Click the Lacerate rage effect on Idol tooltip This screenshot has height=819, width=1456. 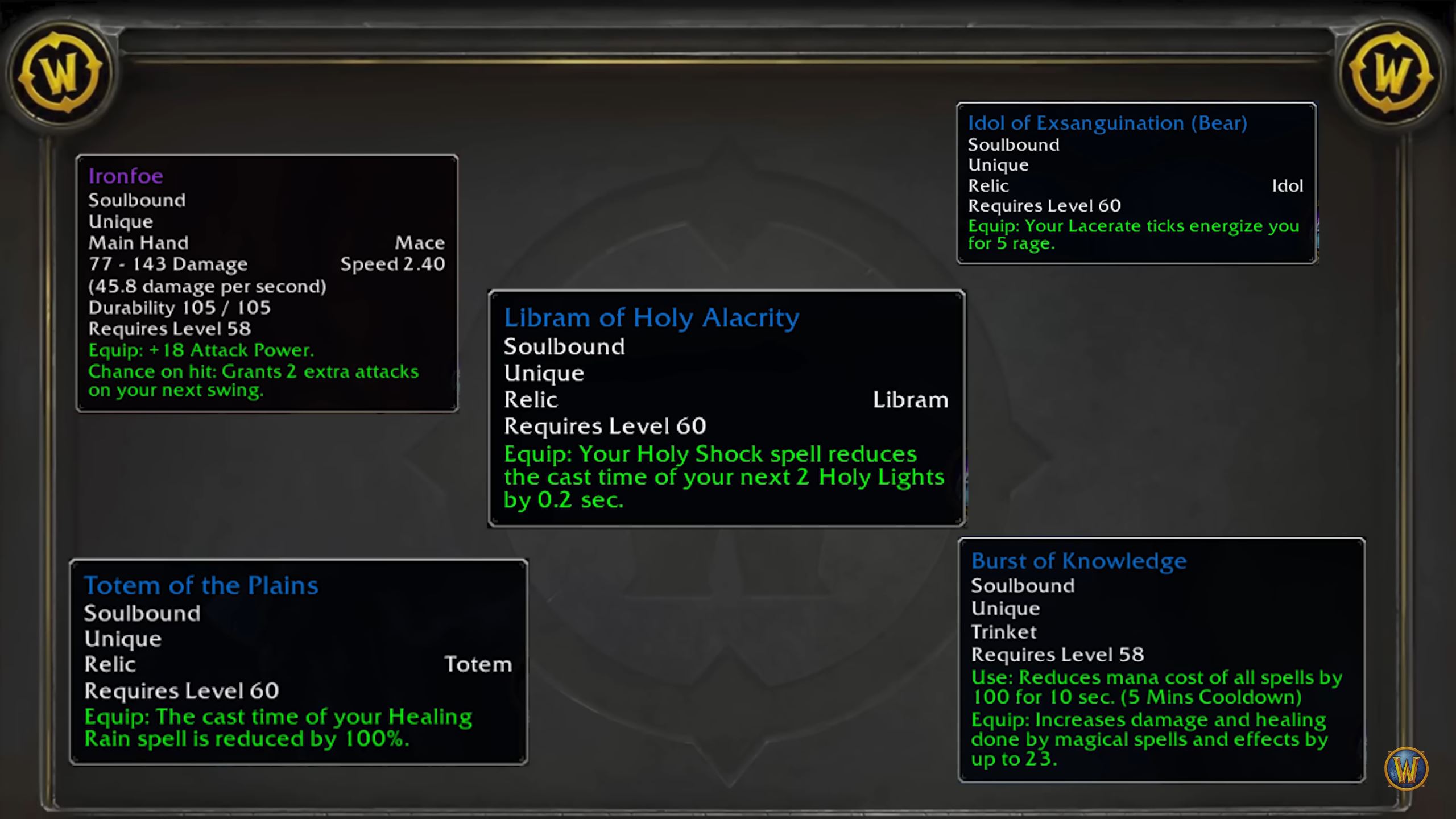(x=1133, y=233)
